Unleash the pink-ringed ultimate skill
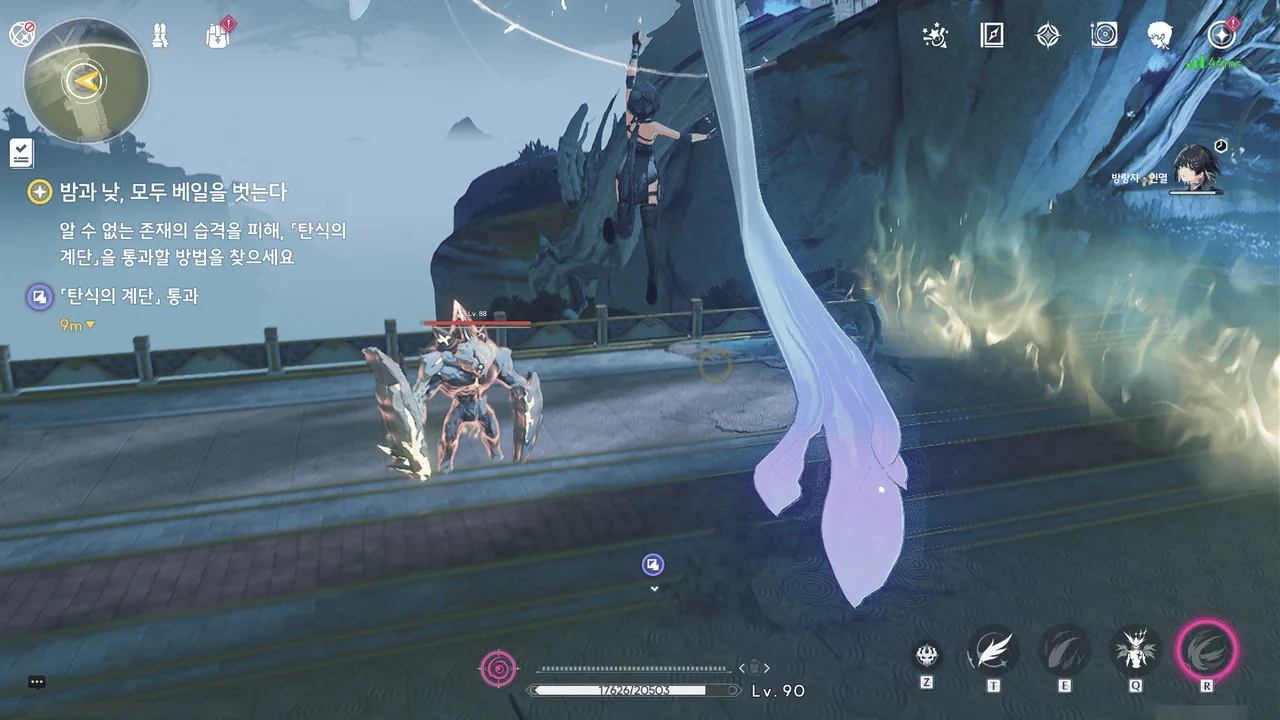 point(1207,650)
